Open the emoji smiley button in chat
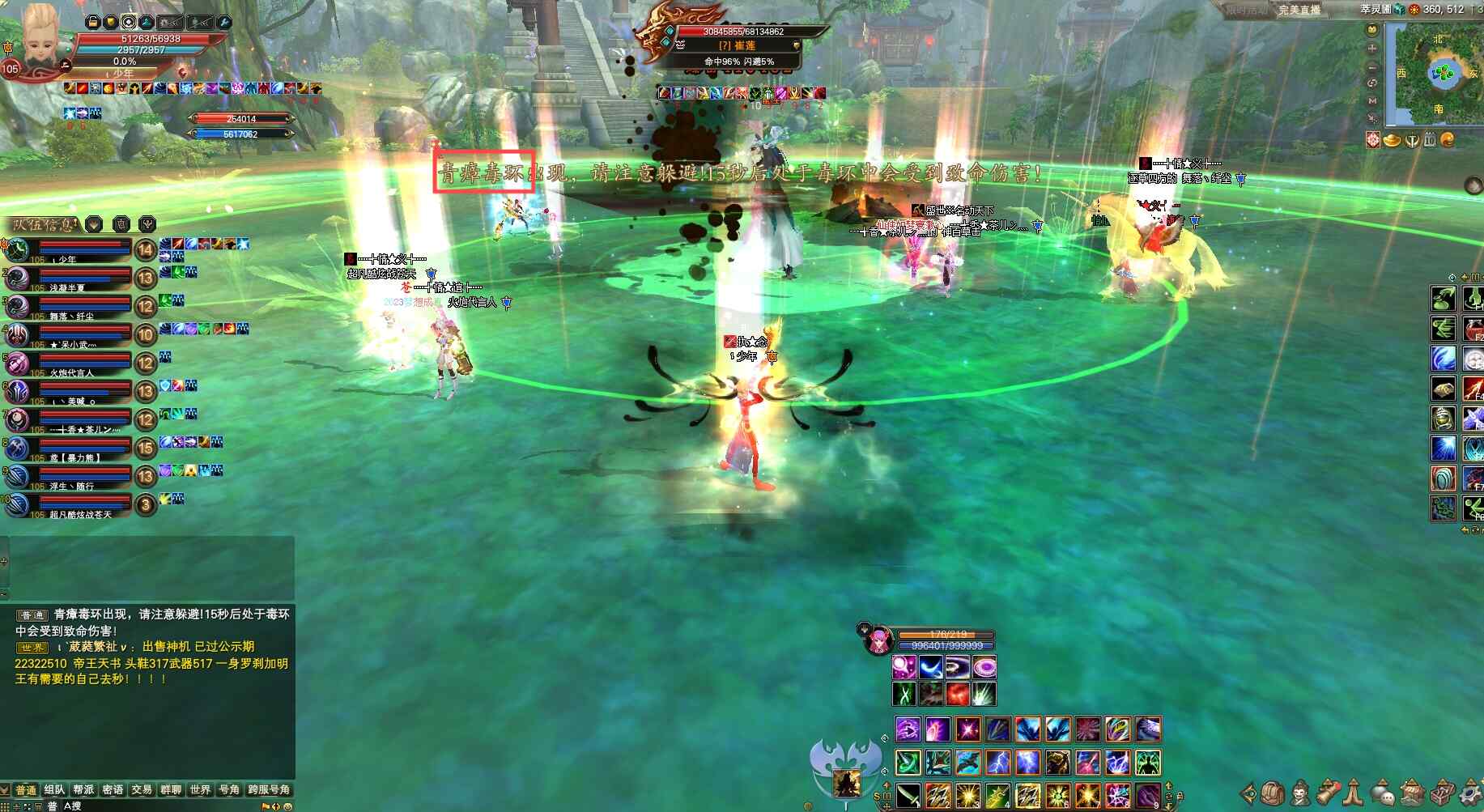Screen dimensions: 1484x812 287,806
